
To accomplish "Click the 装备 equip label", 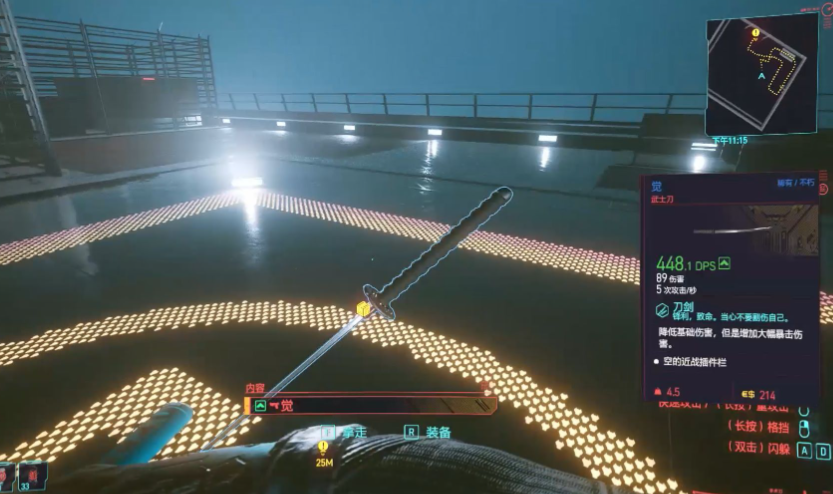I will pyautogui.click(x=438, y=432).
